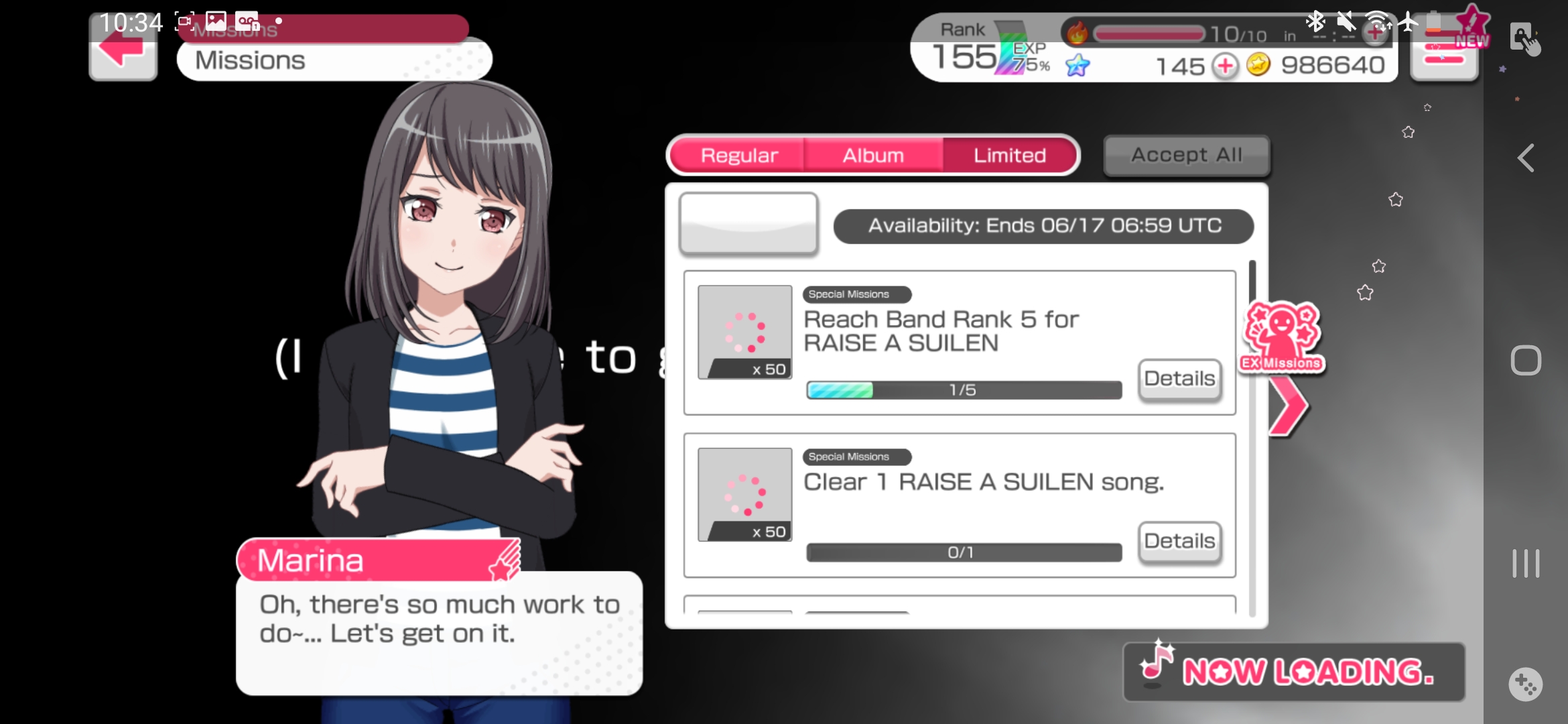
Task: Open the Album missions tab
Action: (873, 156)
